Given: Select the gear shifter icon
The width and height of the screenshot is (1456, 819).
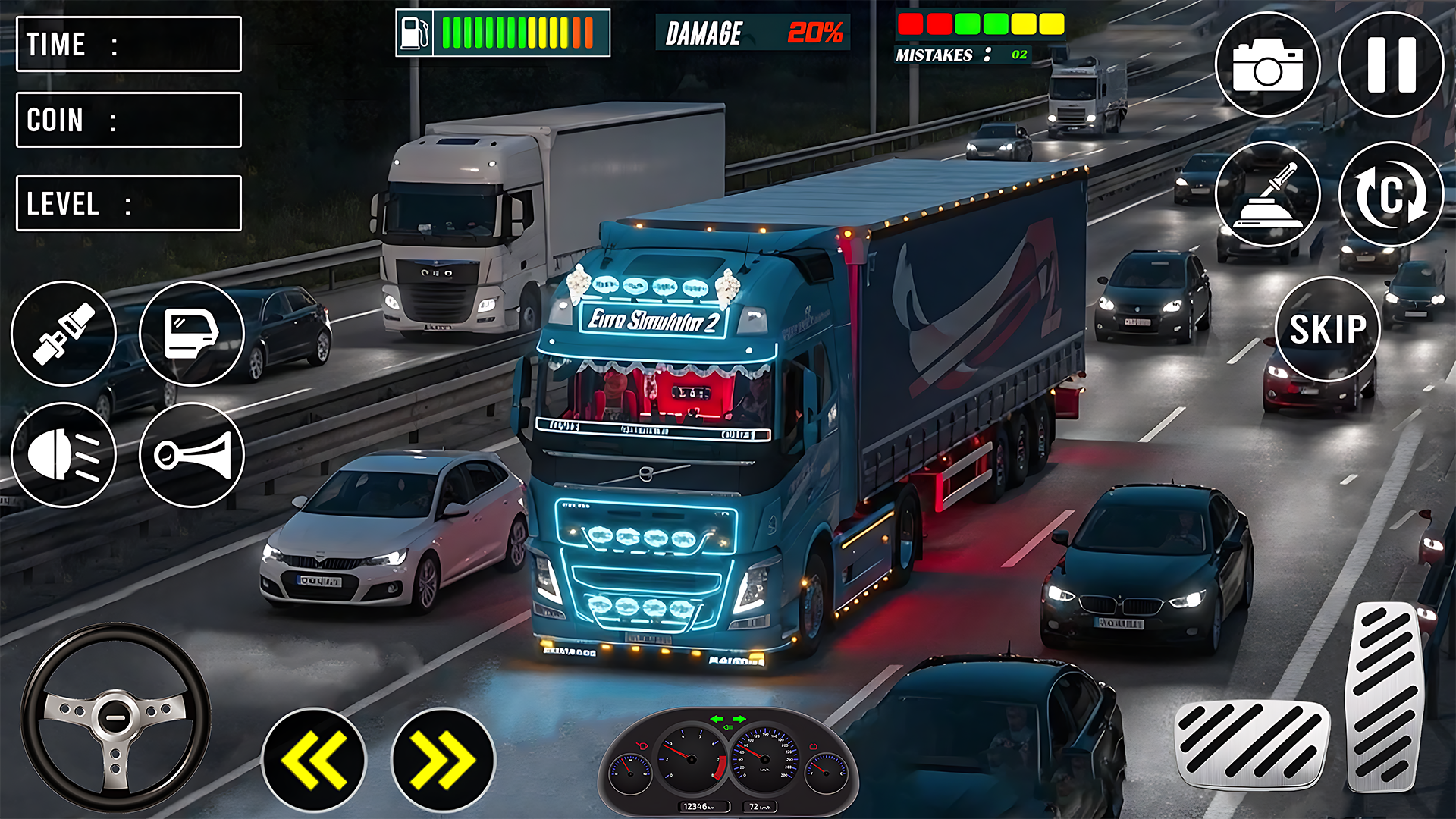Looking at the screenshot, I should (1266, 195).
